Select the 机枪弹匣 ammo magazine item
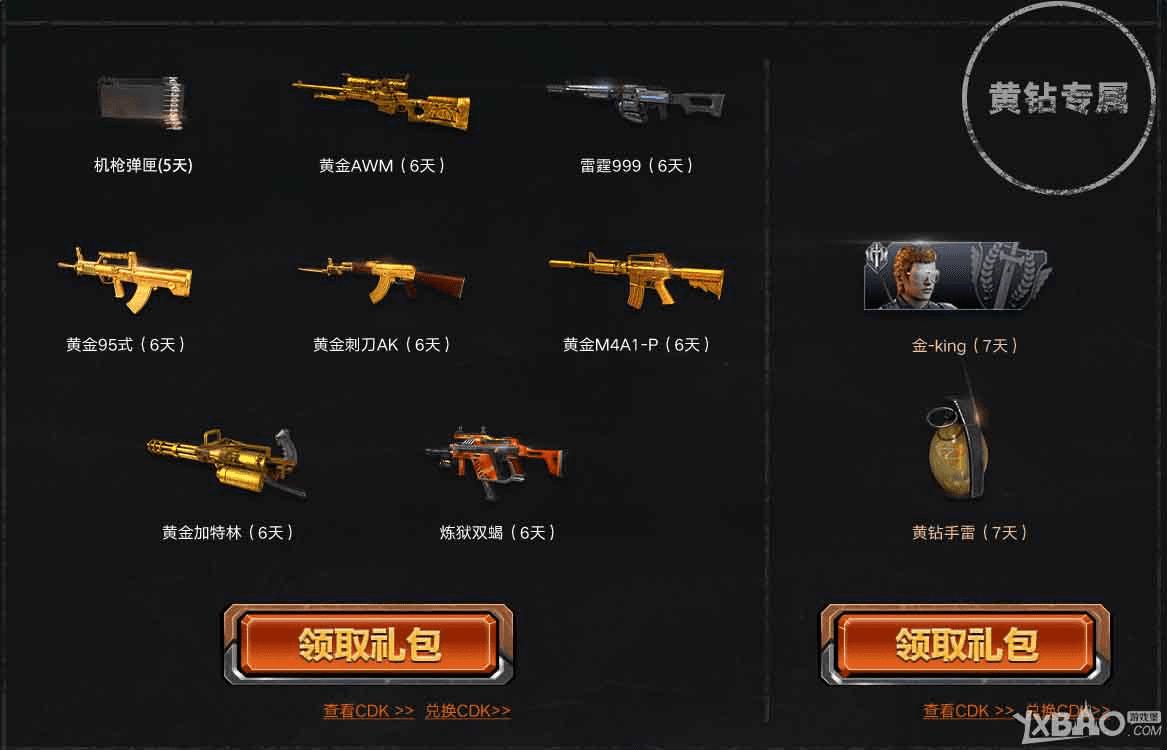 [143, 103]
